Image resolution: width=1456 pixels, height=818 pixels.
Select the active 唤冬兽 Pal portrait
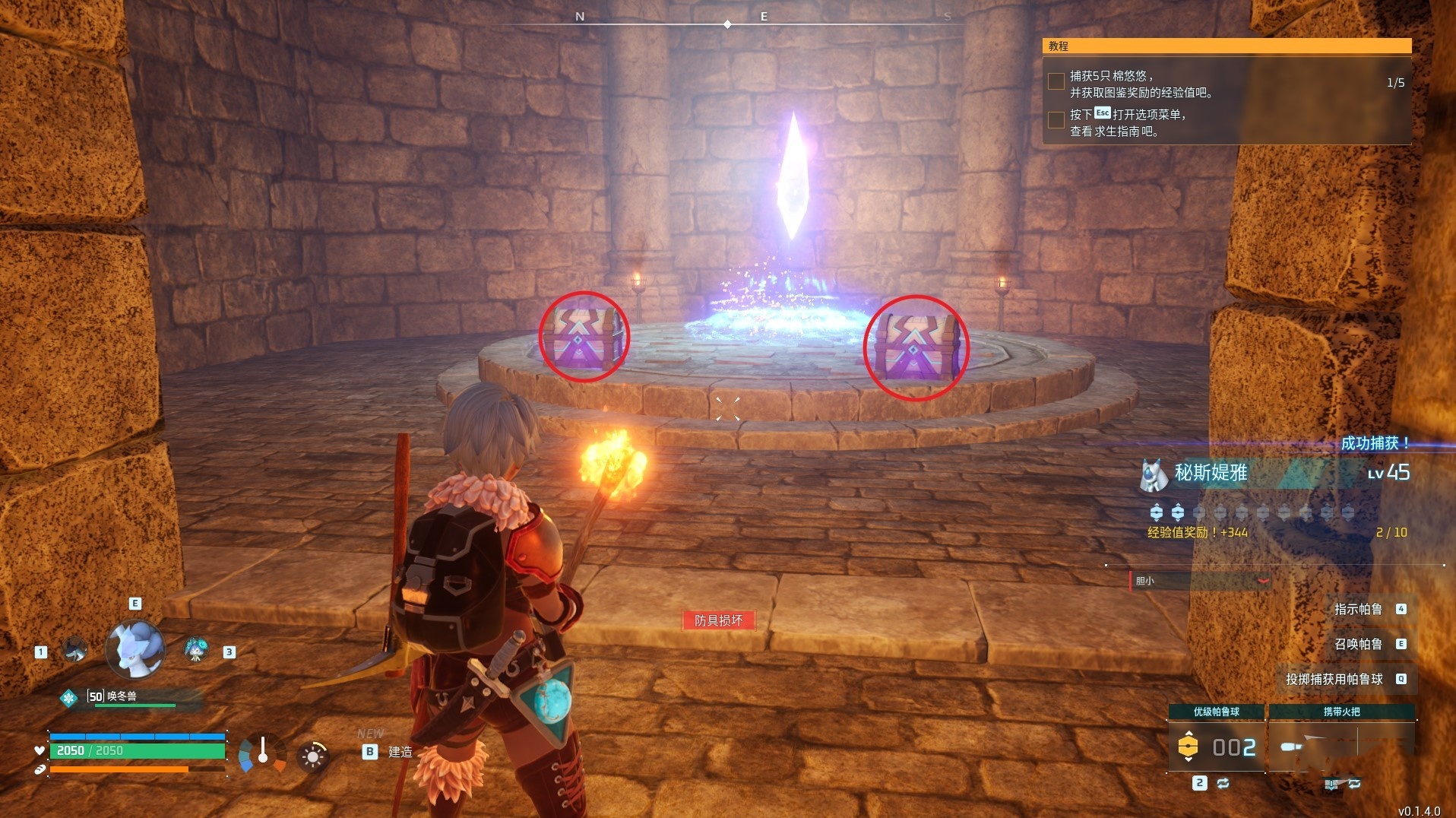135,648
